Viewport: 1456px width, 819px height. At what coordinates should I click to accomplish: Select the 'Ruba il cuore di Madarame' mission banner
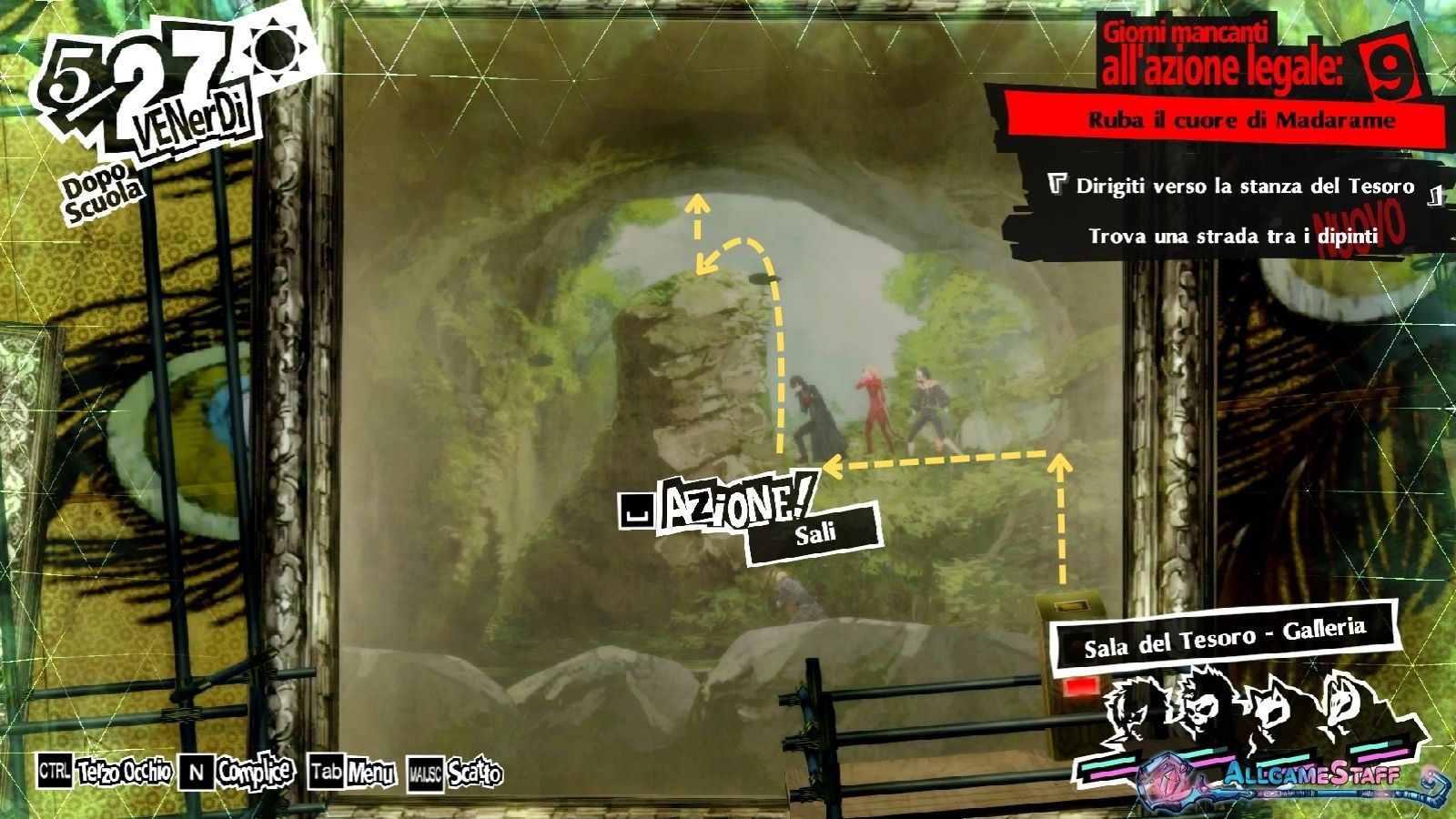tap(1241, 120)
